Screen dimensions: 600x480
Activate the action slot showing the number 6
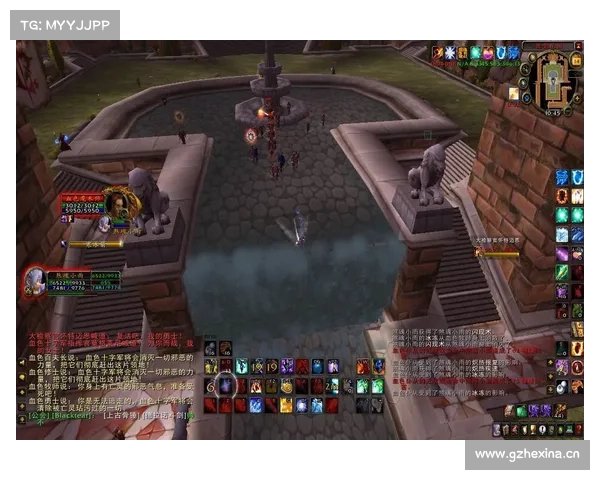pos(211,386)
